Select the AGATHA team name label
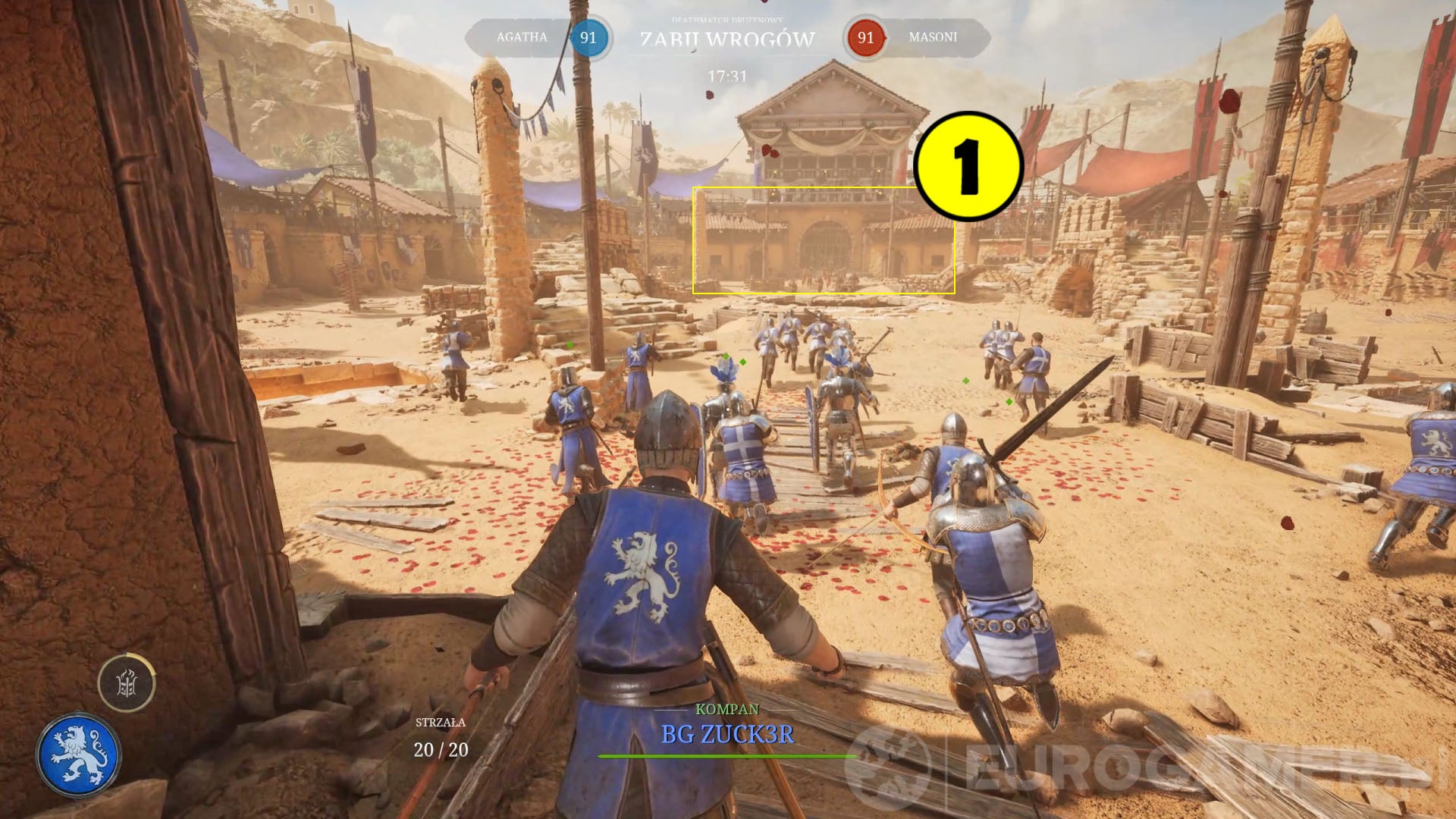The image size is (1456, 819). click(x=522, y=36)
